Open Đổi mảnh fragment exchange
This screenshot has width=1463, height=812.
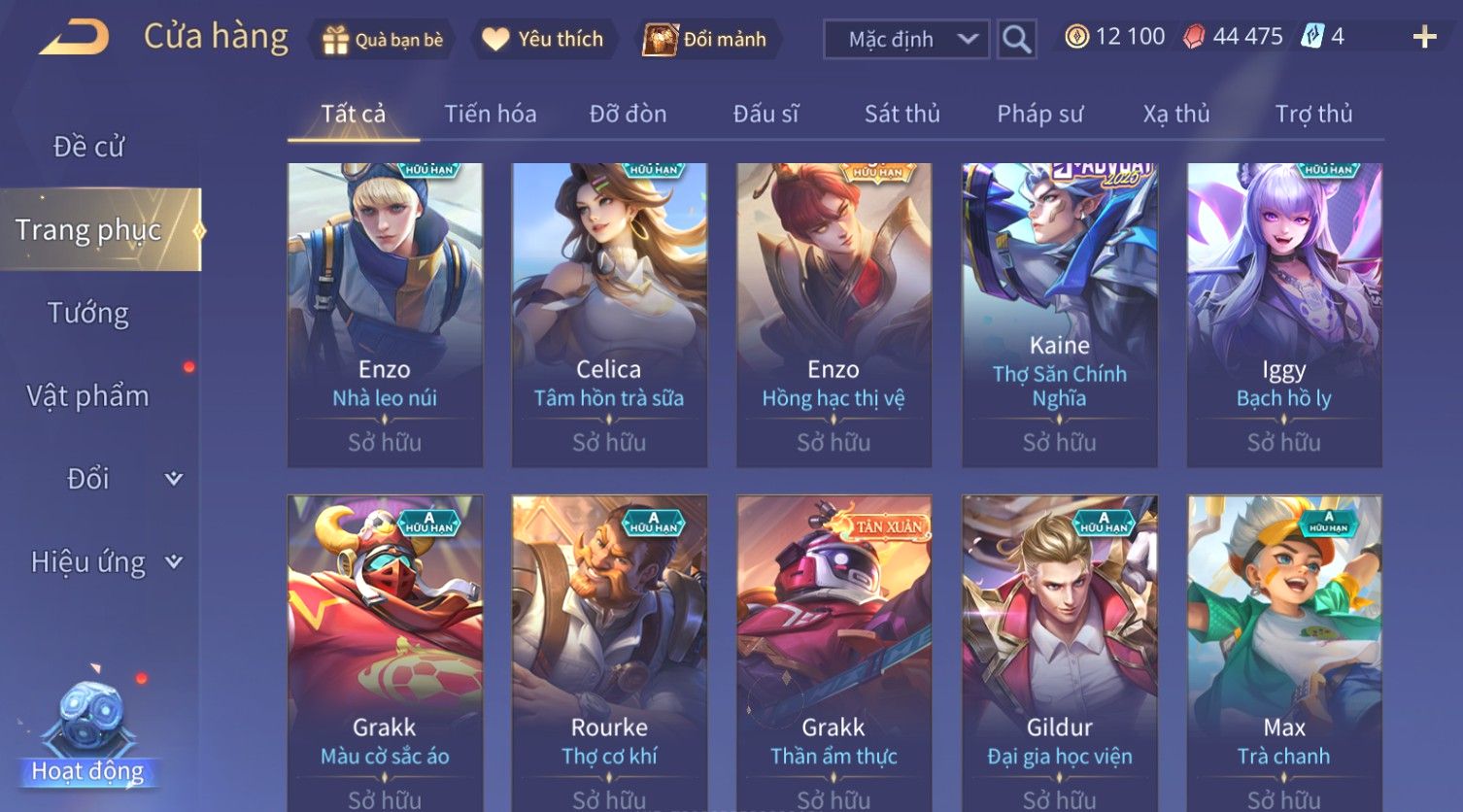point(706,40)
